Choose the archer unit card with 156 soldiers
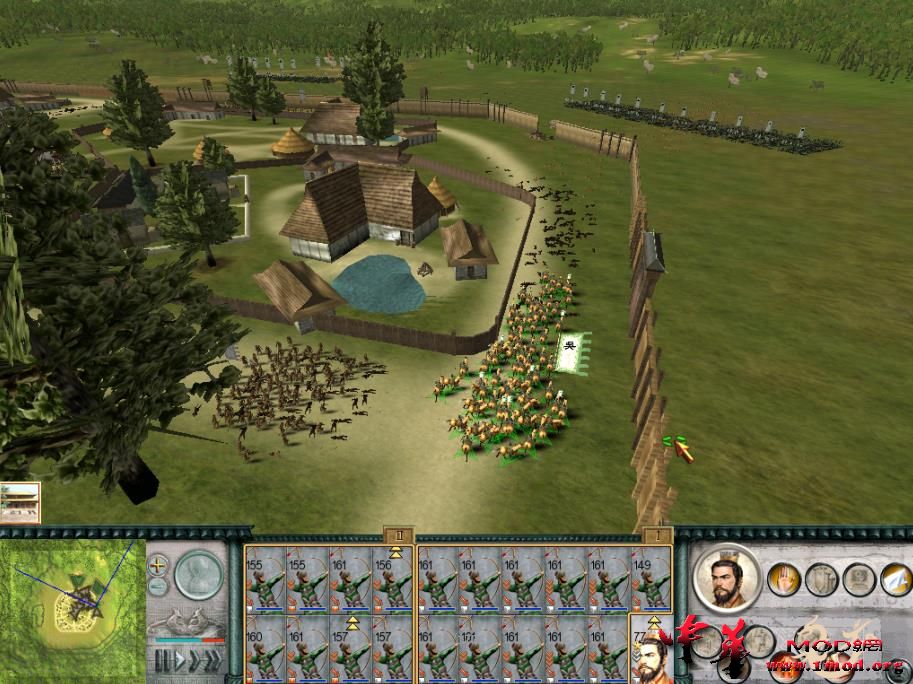This screenshot has width=913, height=684. (x=394, y=579)
